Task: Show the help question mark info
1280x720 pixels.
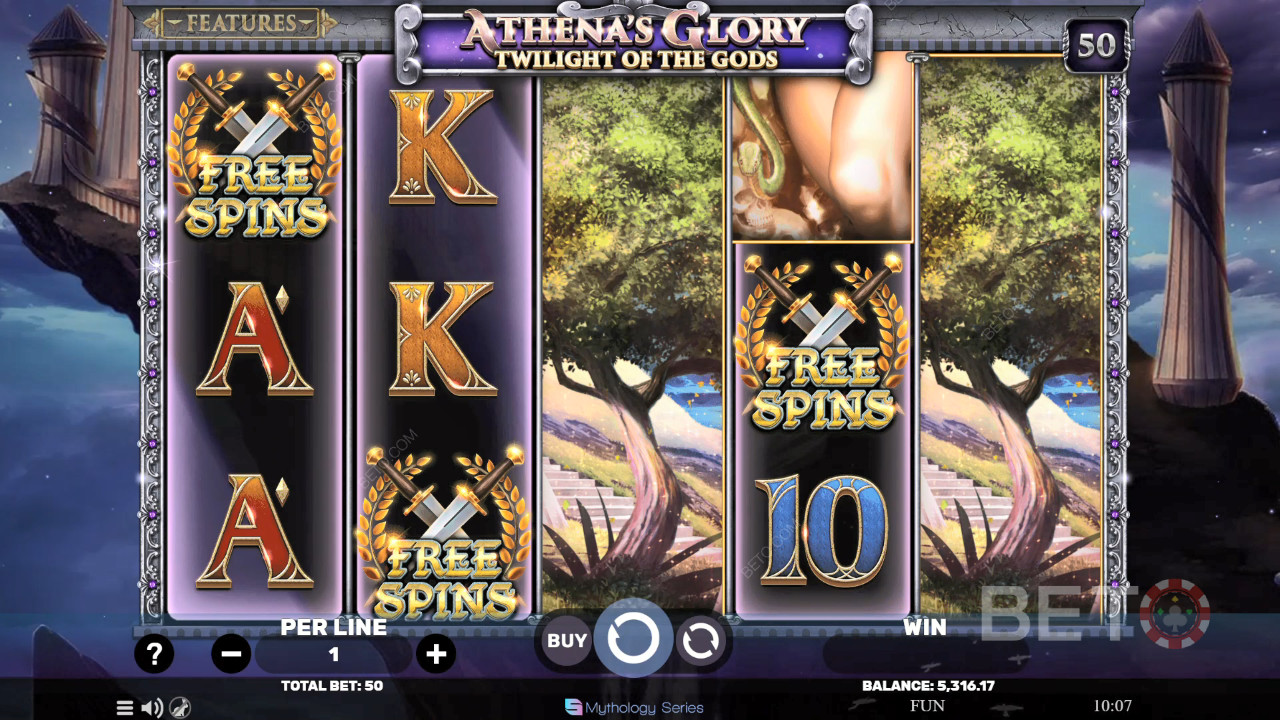Action: 154,655
